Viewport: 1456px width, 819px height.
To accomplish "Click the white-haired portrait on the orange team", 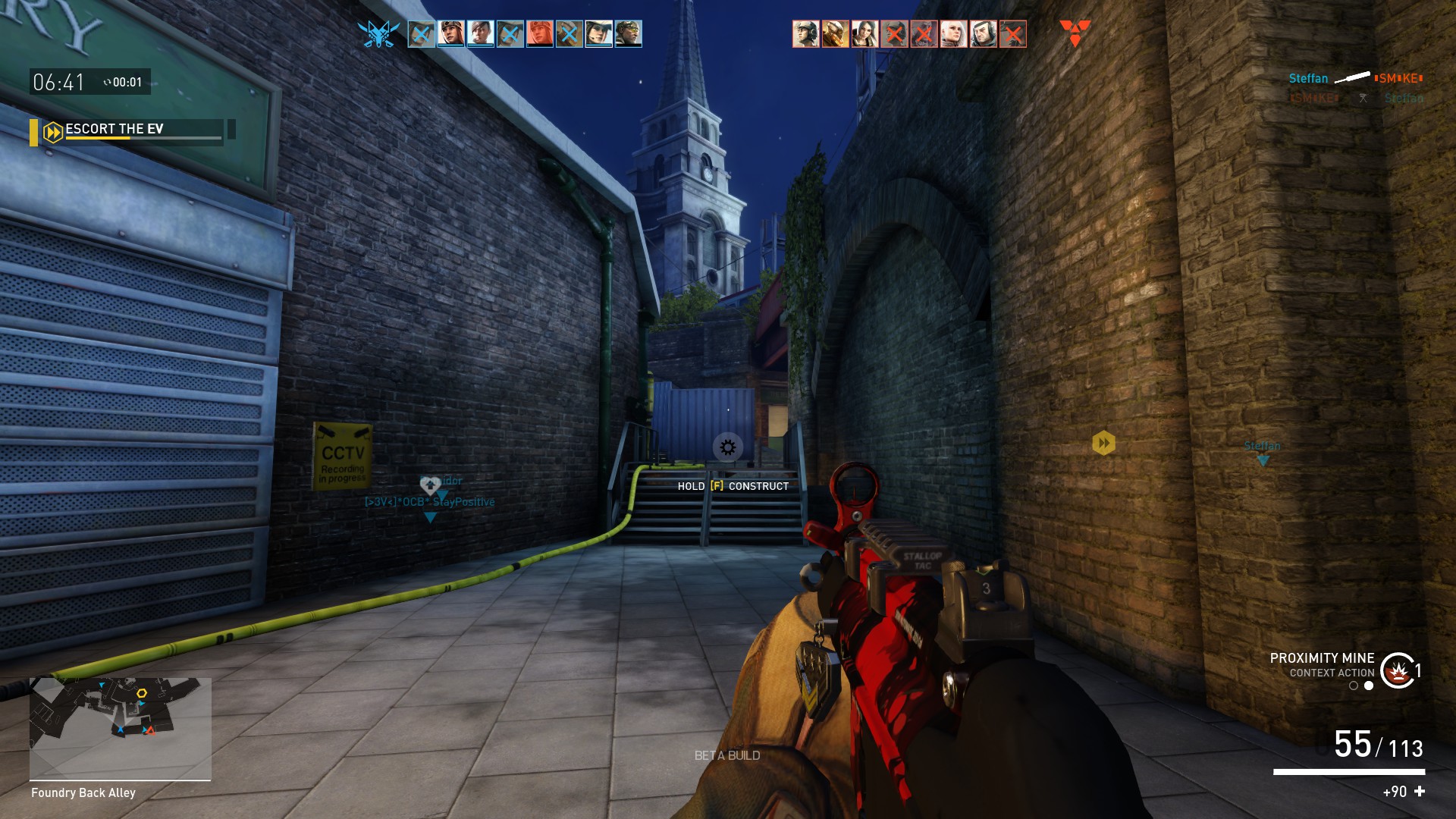I will (x=953, y=34).
